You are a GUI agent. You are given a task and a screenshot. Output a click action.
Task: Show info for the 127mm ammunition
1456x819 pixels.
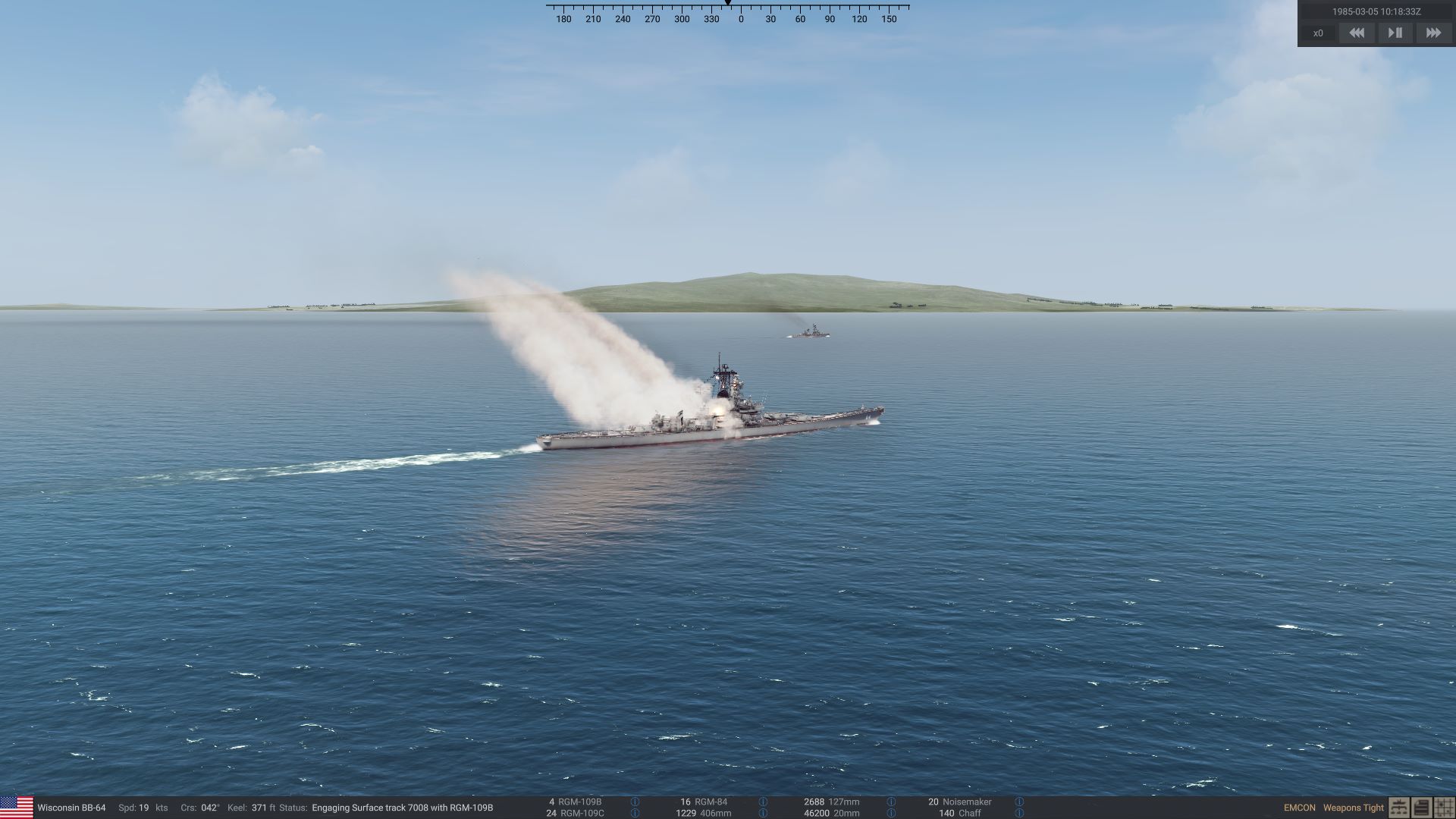[x=891, y=802]
